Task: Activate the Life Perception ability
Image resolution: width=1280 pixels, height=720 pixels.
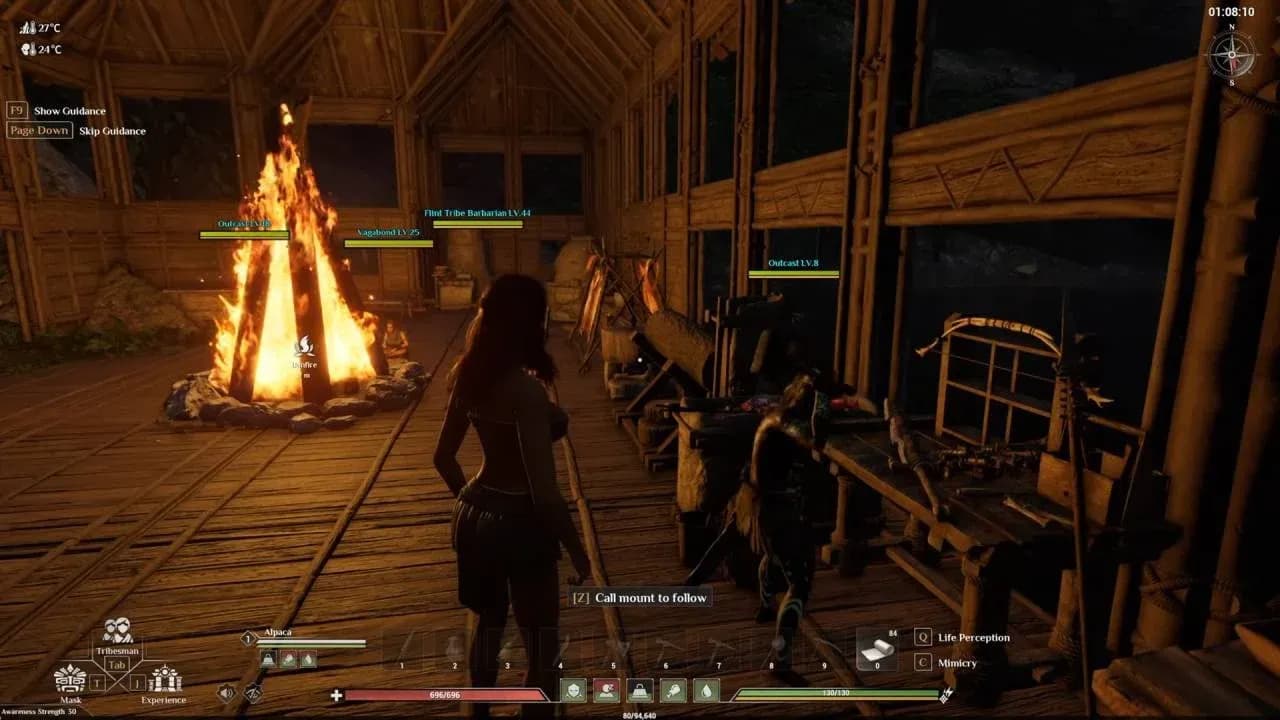Action: [923, 637]
